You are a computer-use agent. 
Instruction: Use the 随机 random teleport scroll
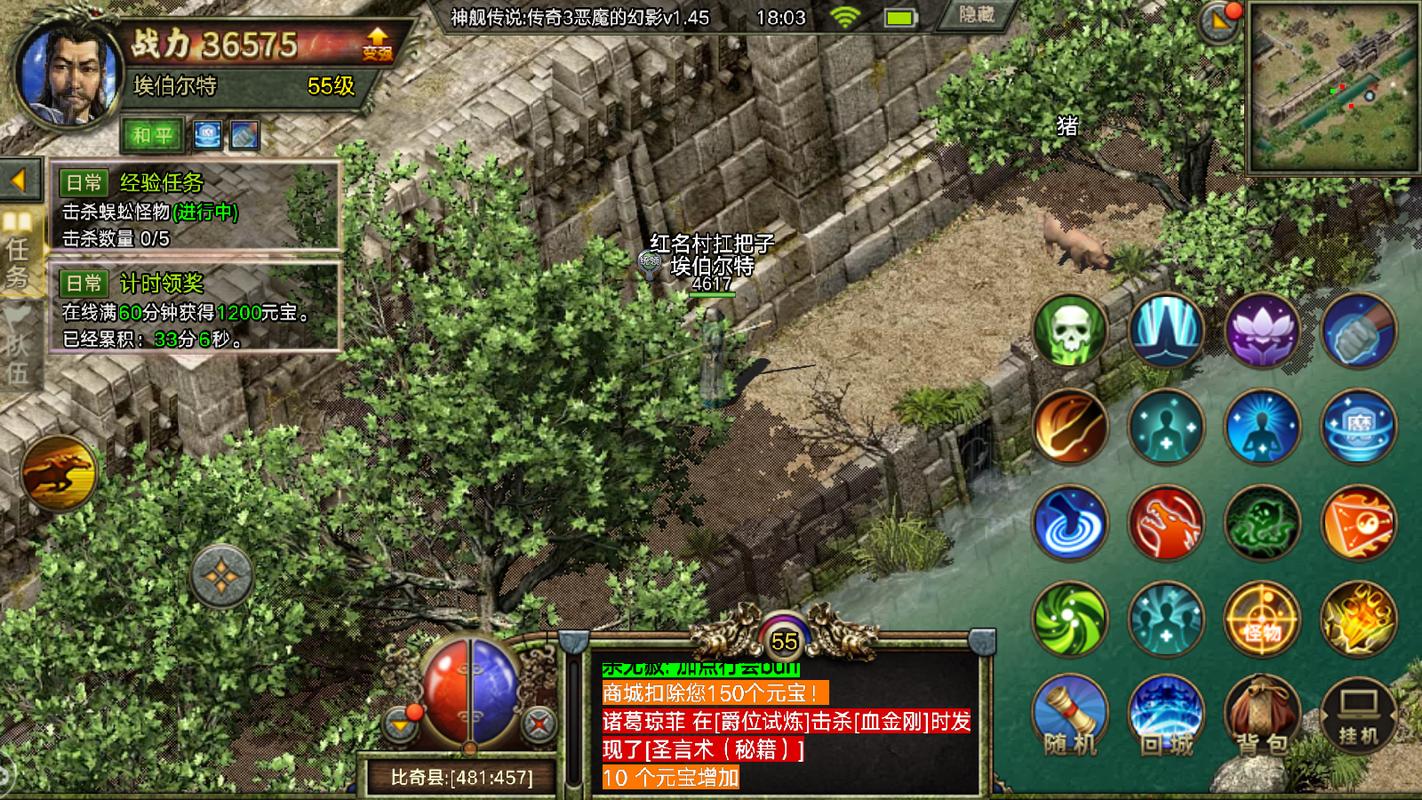pyautogui.click(x=1069, y=712)
